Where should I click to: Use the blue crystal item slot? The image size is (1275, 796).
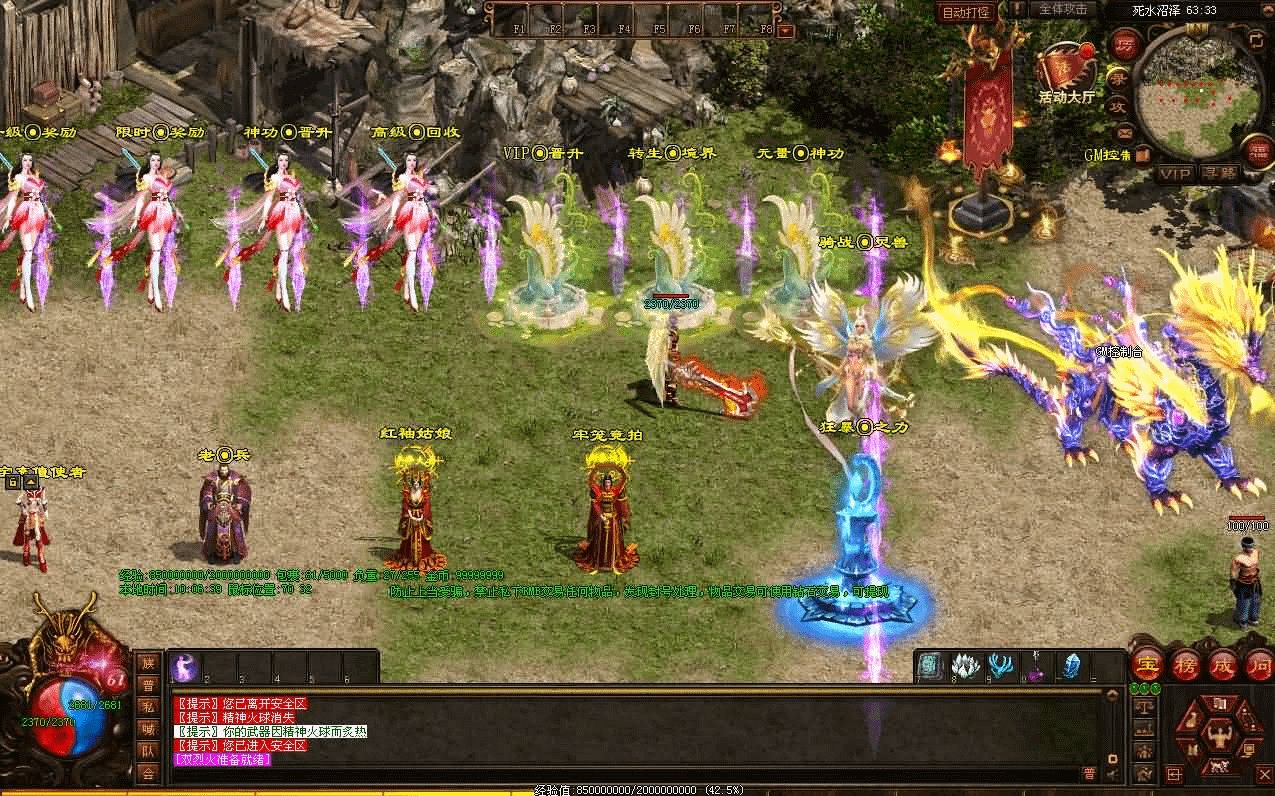[1072, 666]
